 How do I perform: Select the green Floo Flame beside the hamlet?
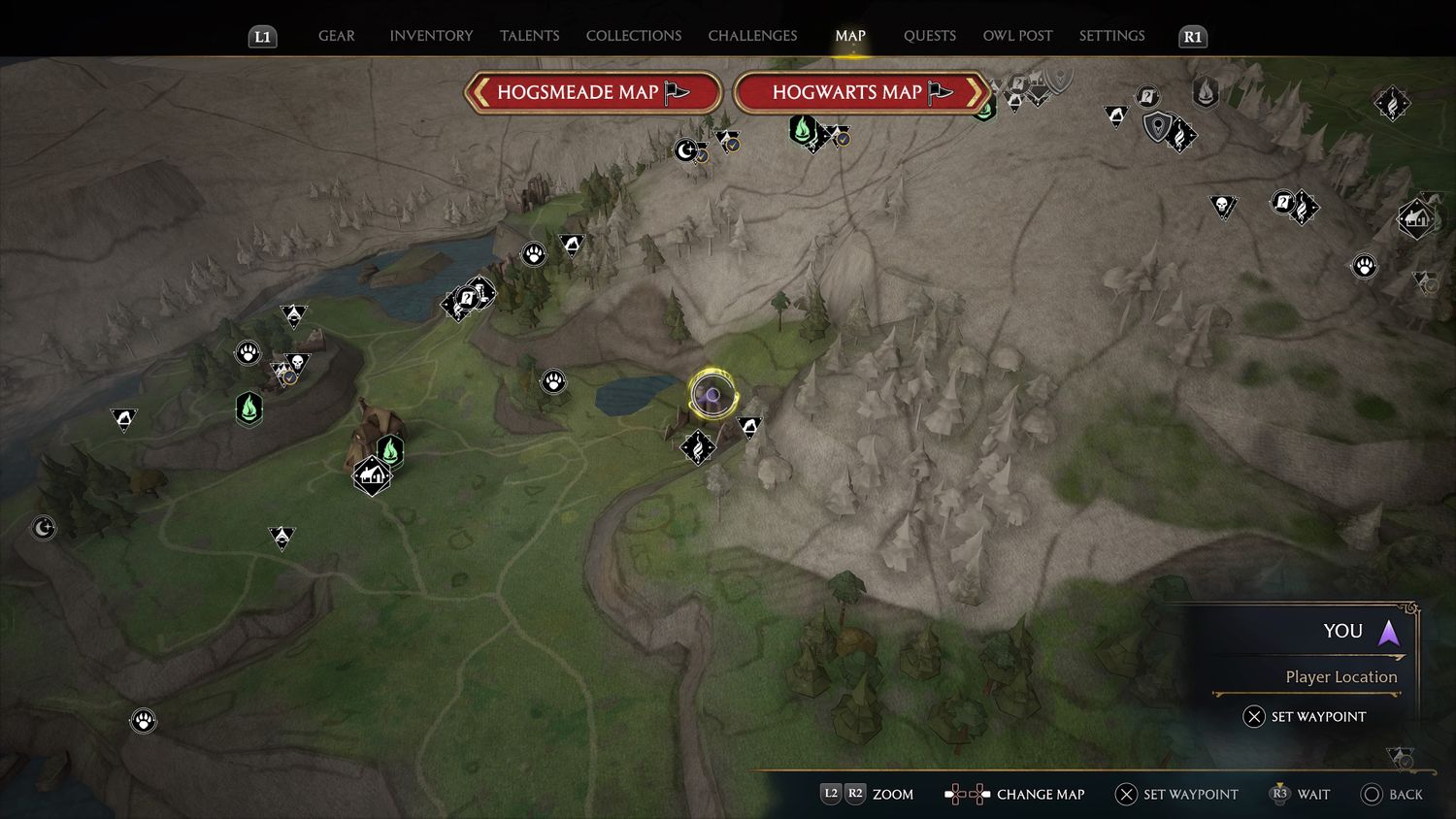[x=390, y=450]
